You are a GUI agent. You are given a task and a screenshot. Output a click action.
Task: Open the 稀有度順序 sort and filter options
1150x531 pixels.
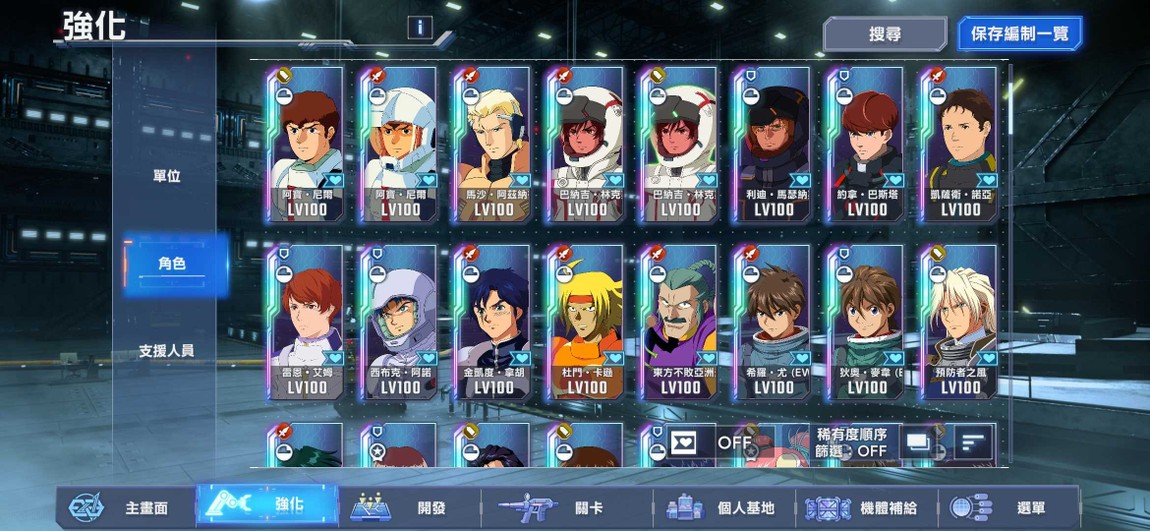coord(851,443)
